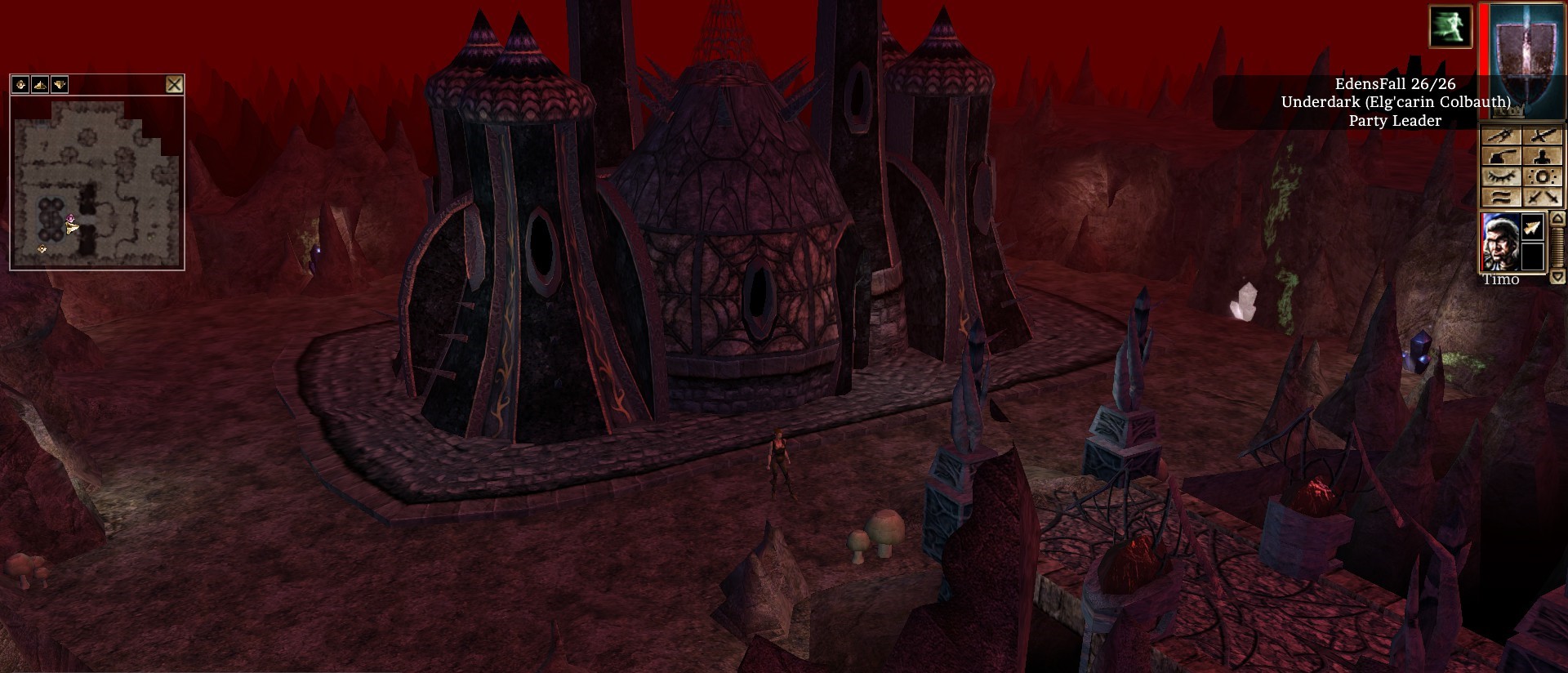
Task: Select the upward pyramid minimap button
Action: (40, 84)
